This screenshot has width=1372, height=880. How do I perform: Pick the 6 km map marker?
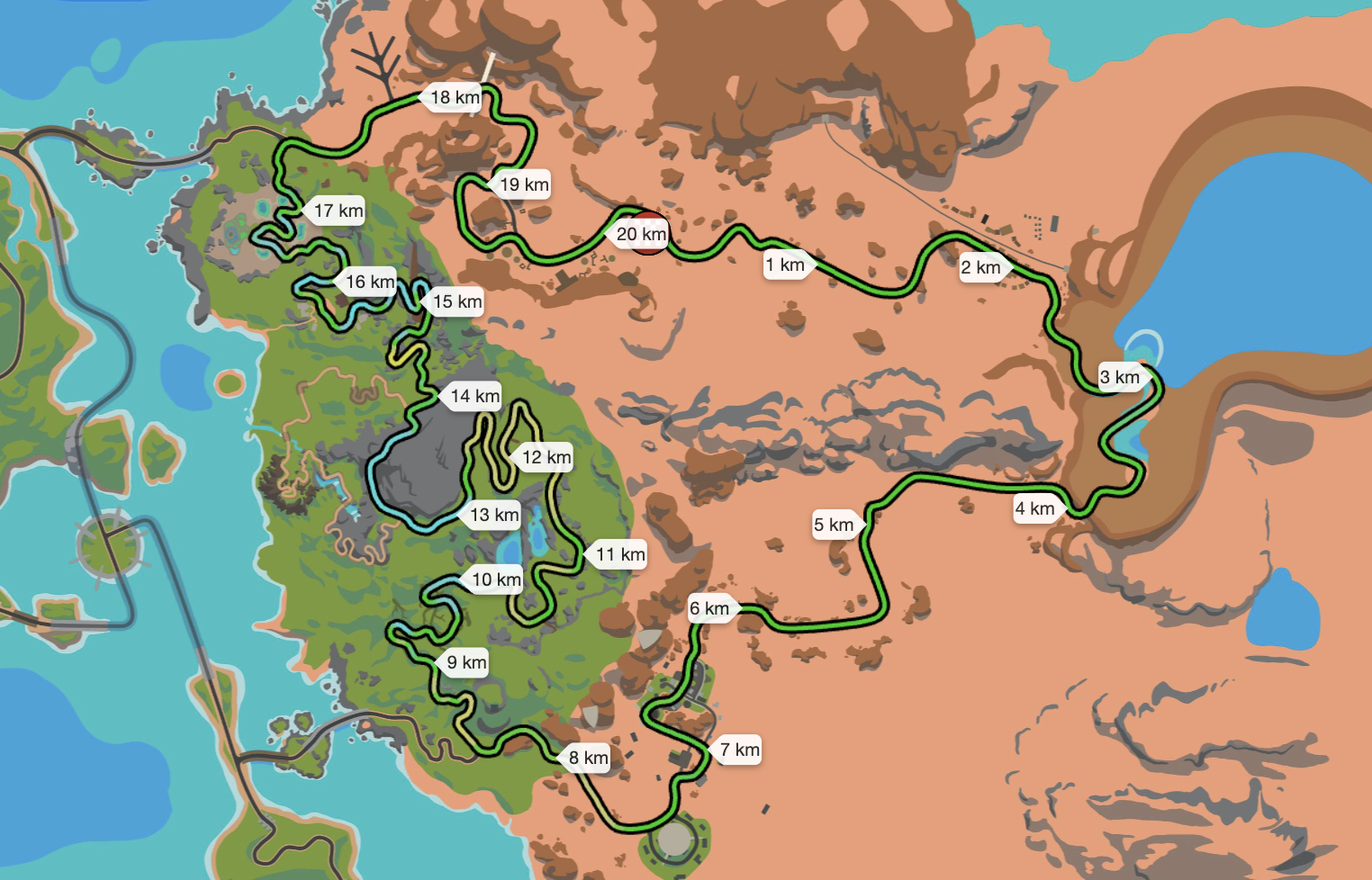coord(710,608)
